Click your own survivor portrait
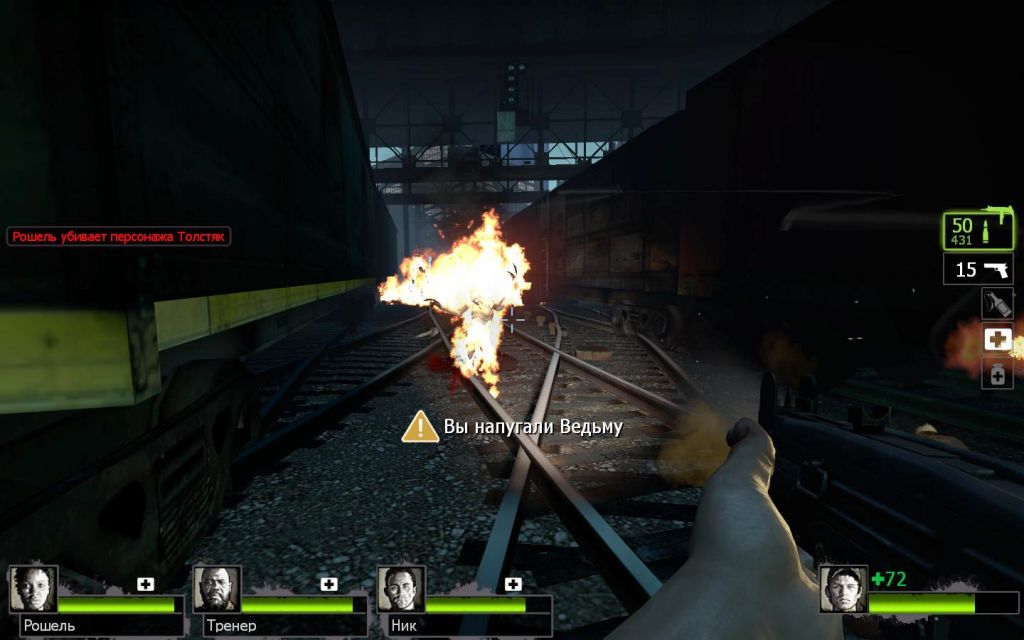Image resolution: width=1024 pixels, height=640 pixels. tap(843, 589)
